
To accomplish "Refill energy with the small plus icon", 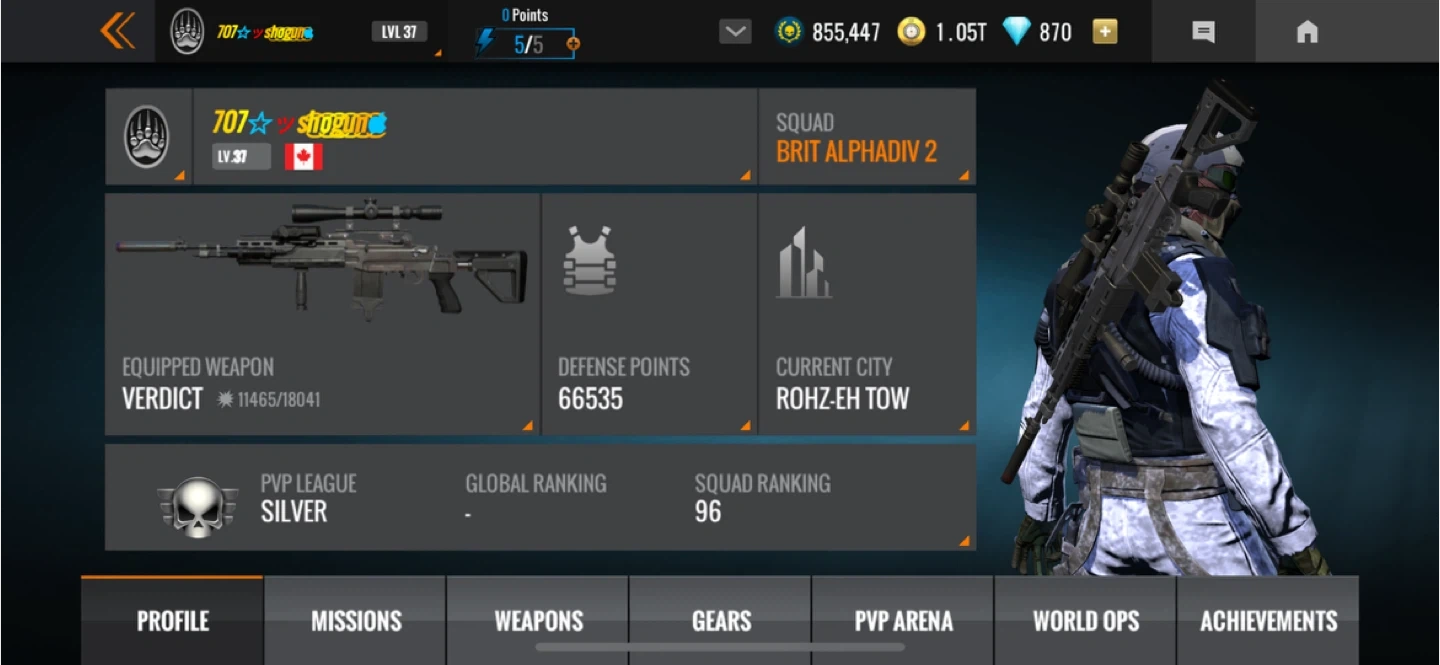I will tap(573, 44).
